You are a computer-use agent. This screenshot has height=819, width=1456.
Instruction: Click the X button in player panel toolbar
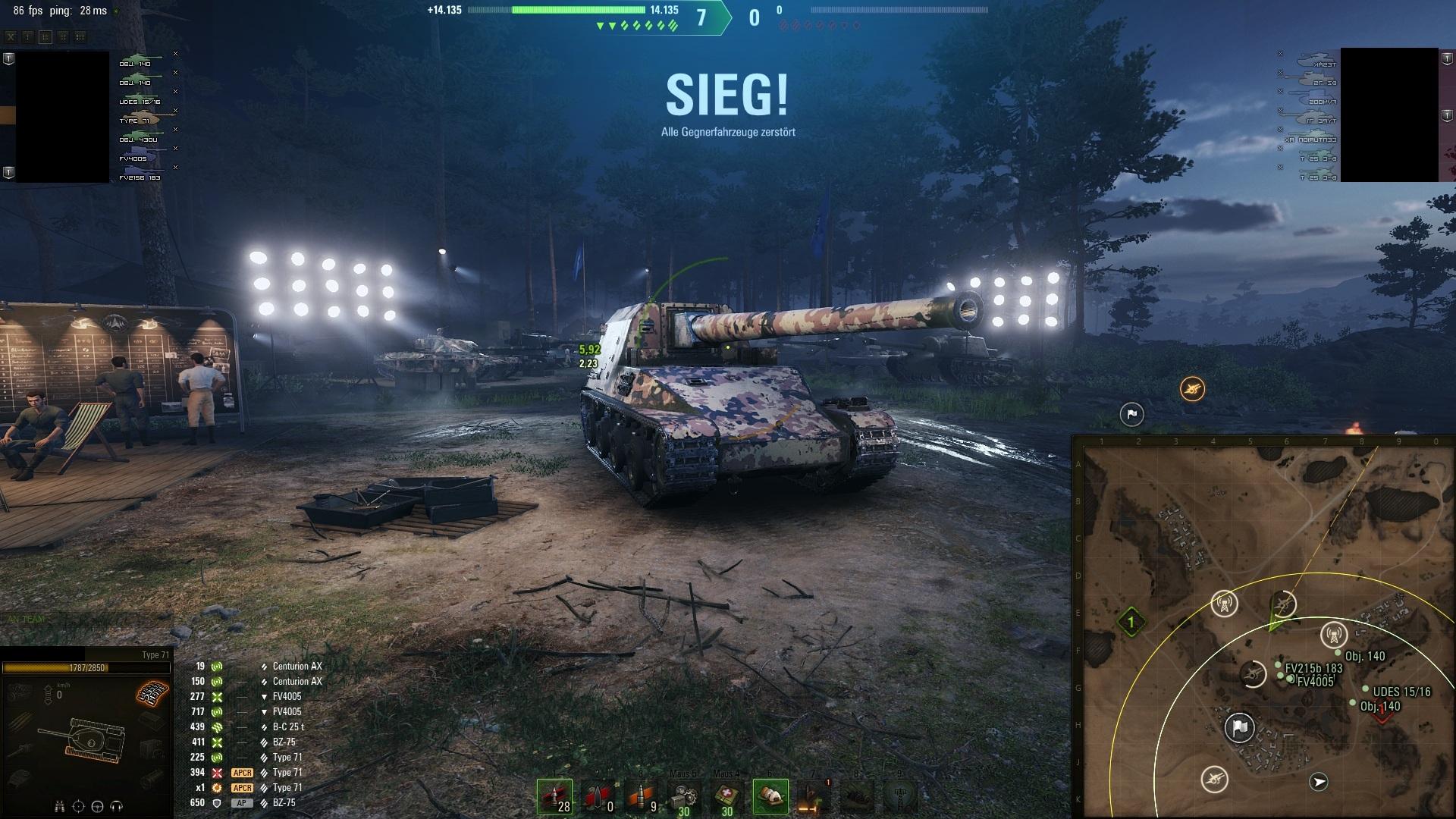[x=11, y=36]
